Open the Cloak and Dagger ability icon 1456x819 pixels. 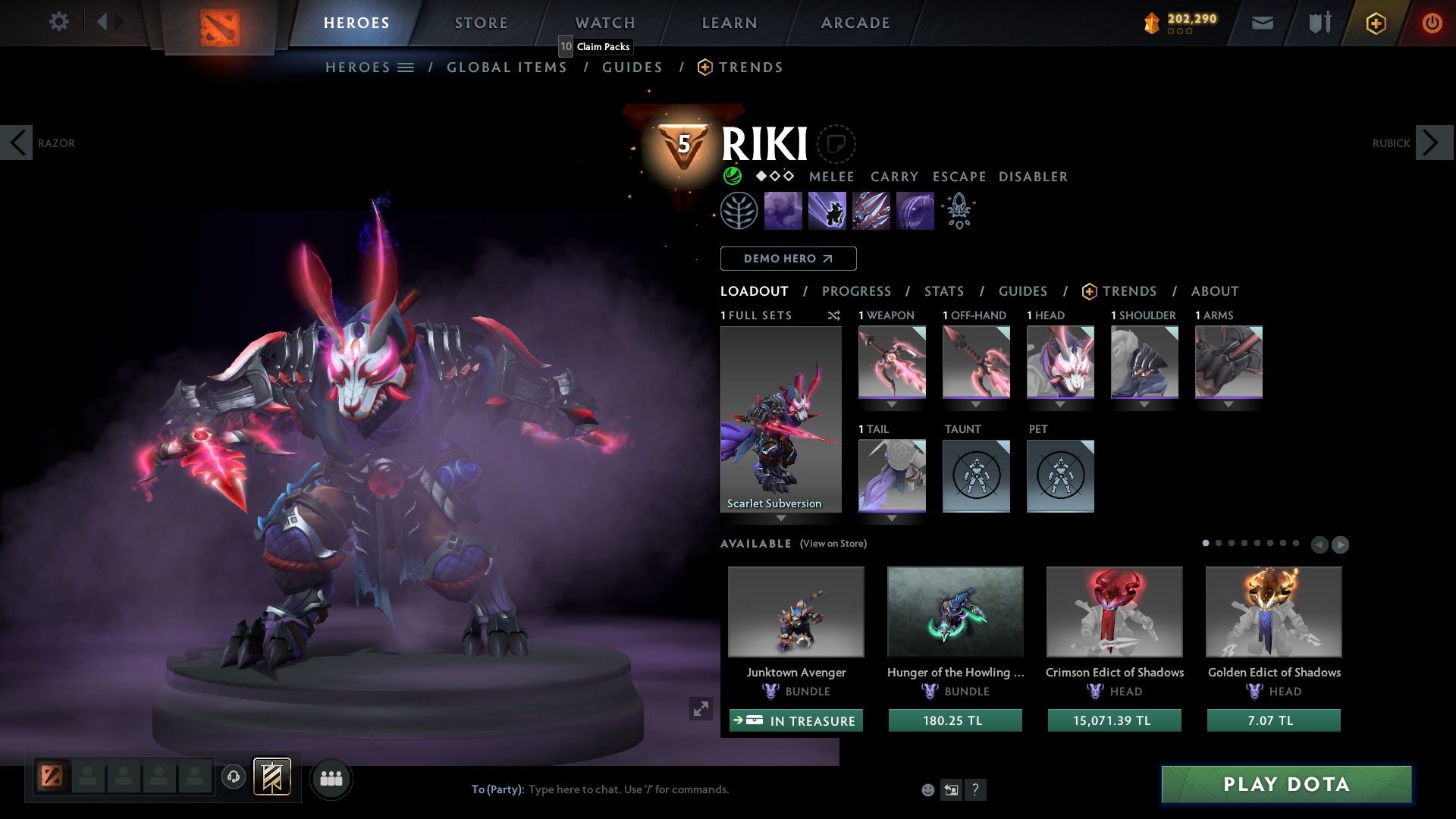tap(915, 210)
